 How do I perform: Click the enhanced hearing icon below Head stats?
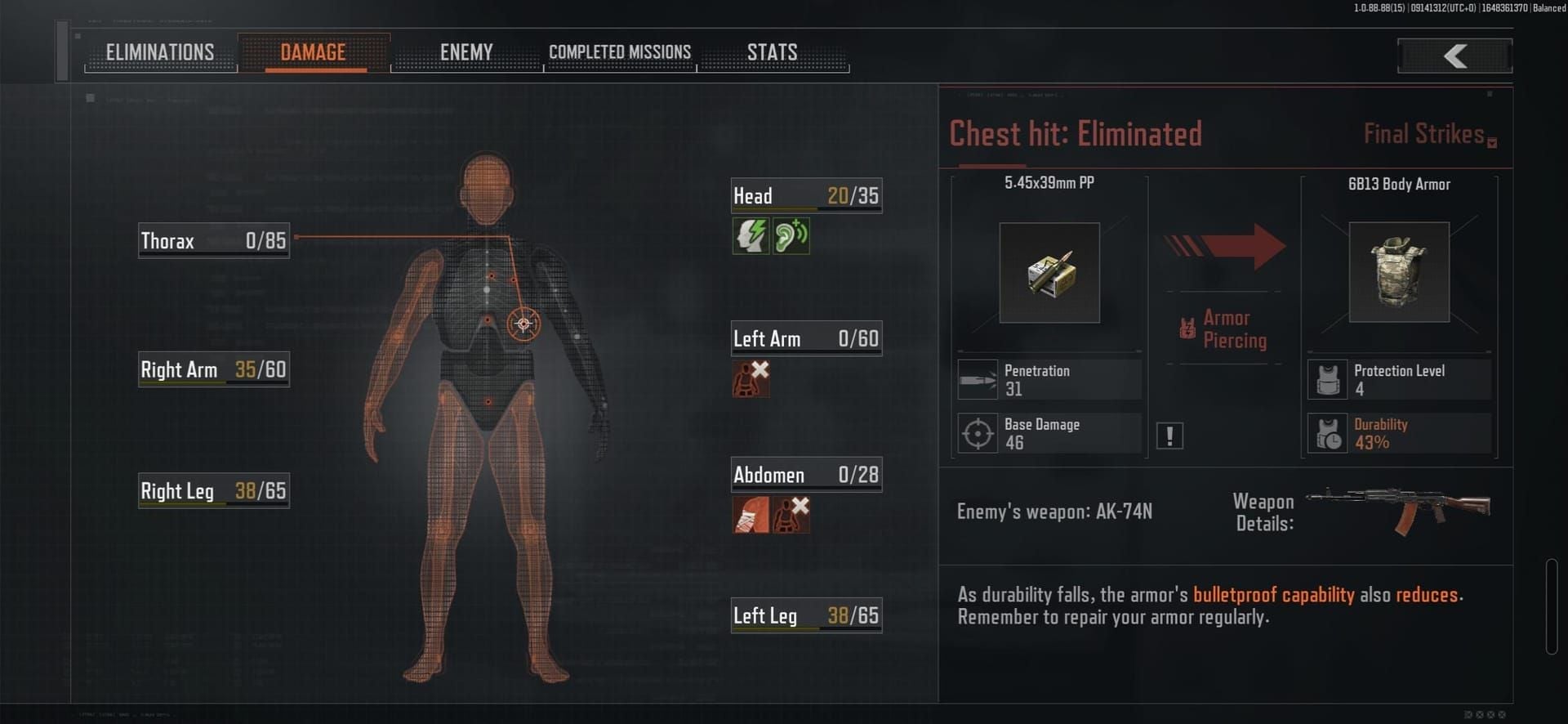click(x=791, y=236)
